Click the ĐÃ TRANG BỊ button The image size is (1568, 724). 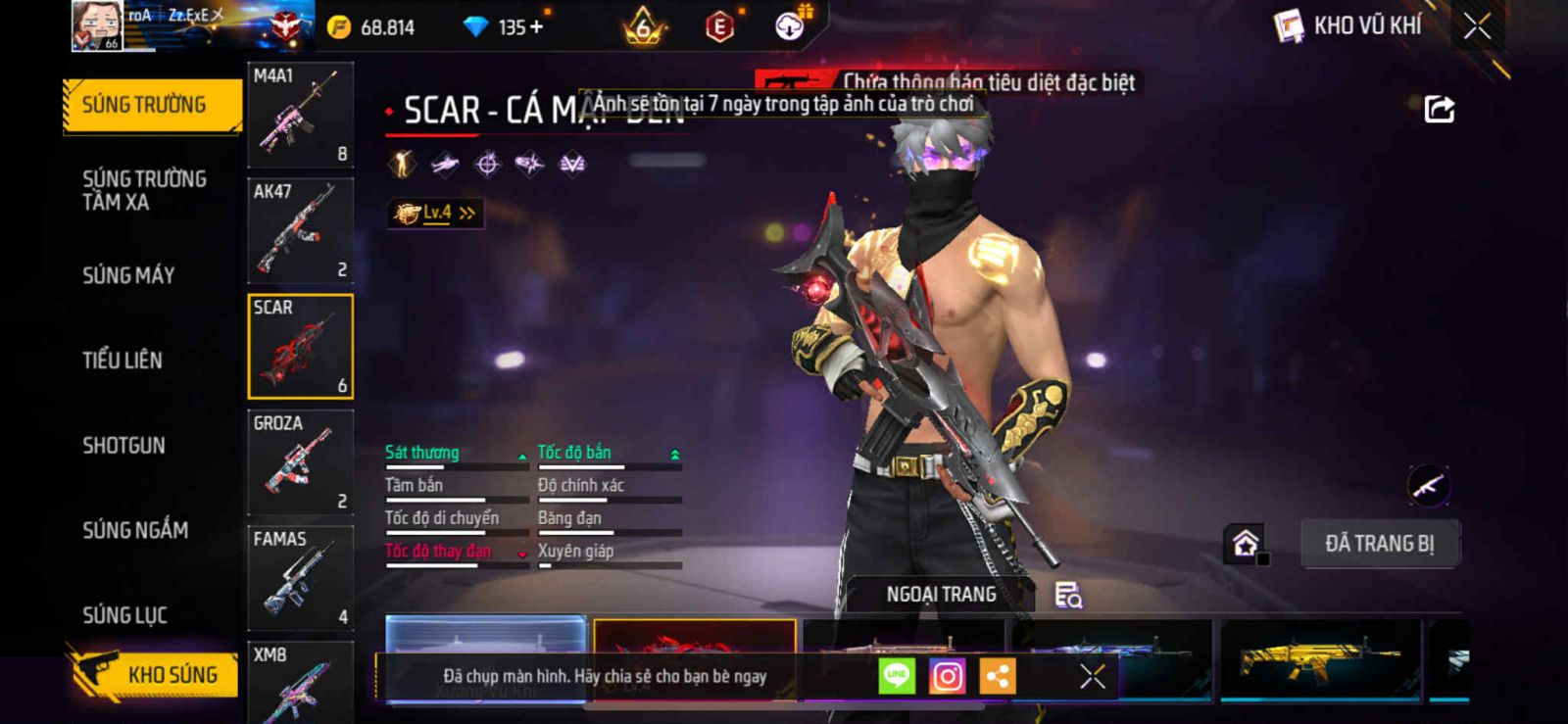[x=1379, y=544]
